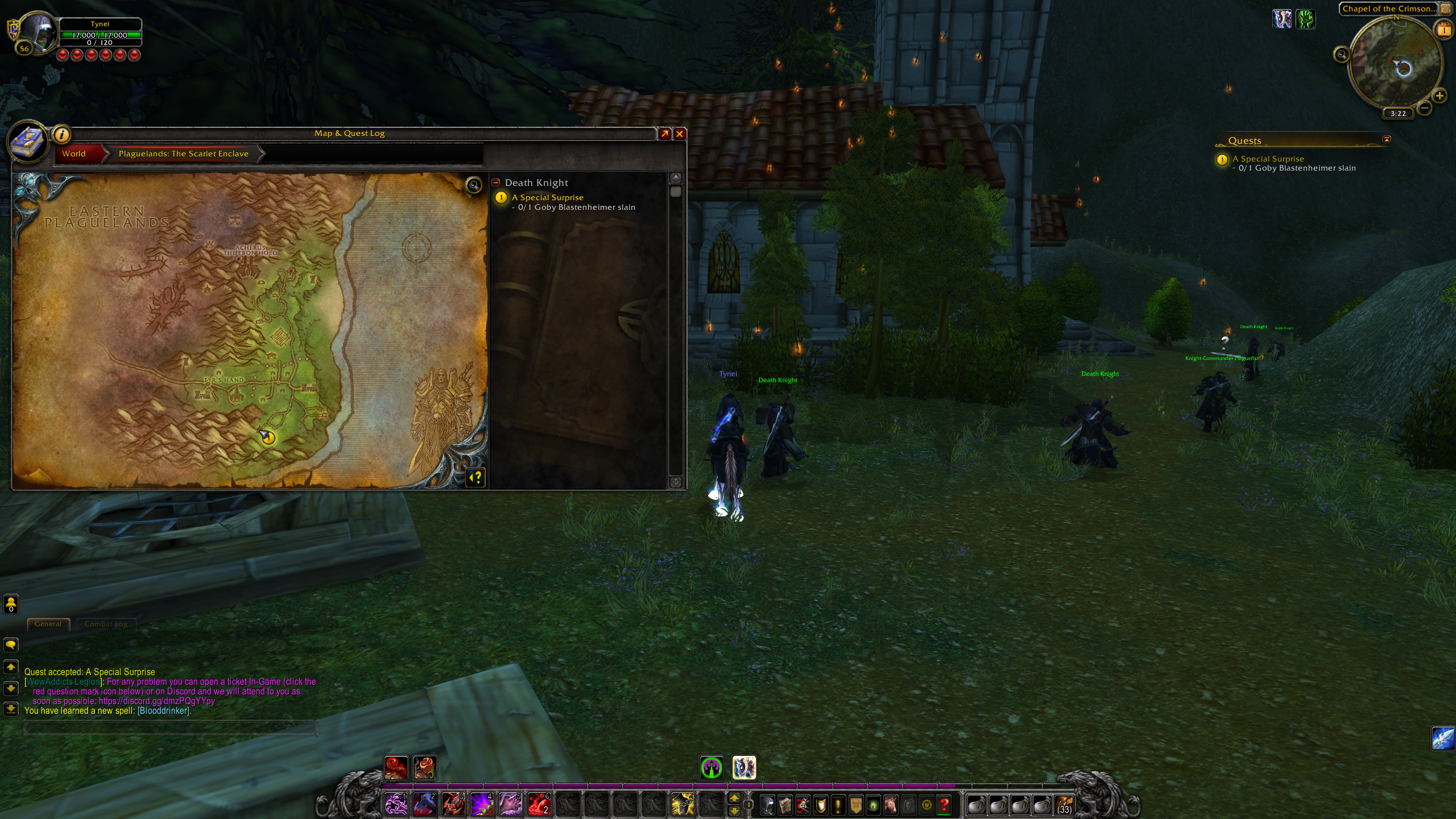
Task: Switch to the Combat Log chat tab
Action: click(106, 624)
